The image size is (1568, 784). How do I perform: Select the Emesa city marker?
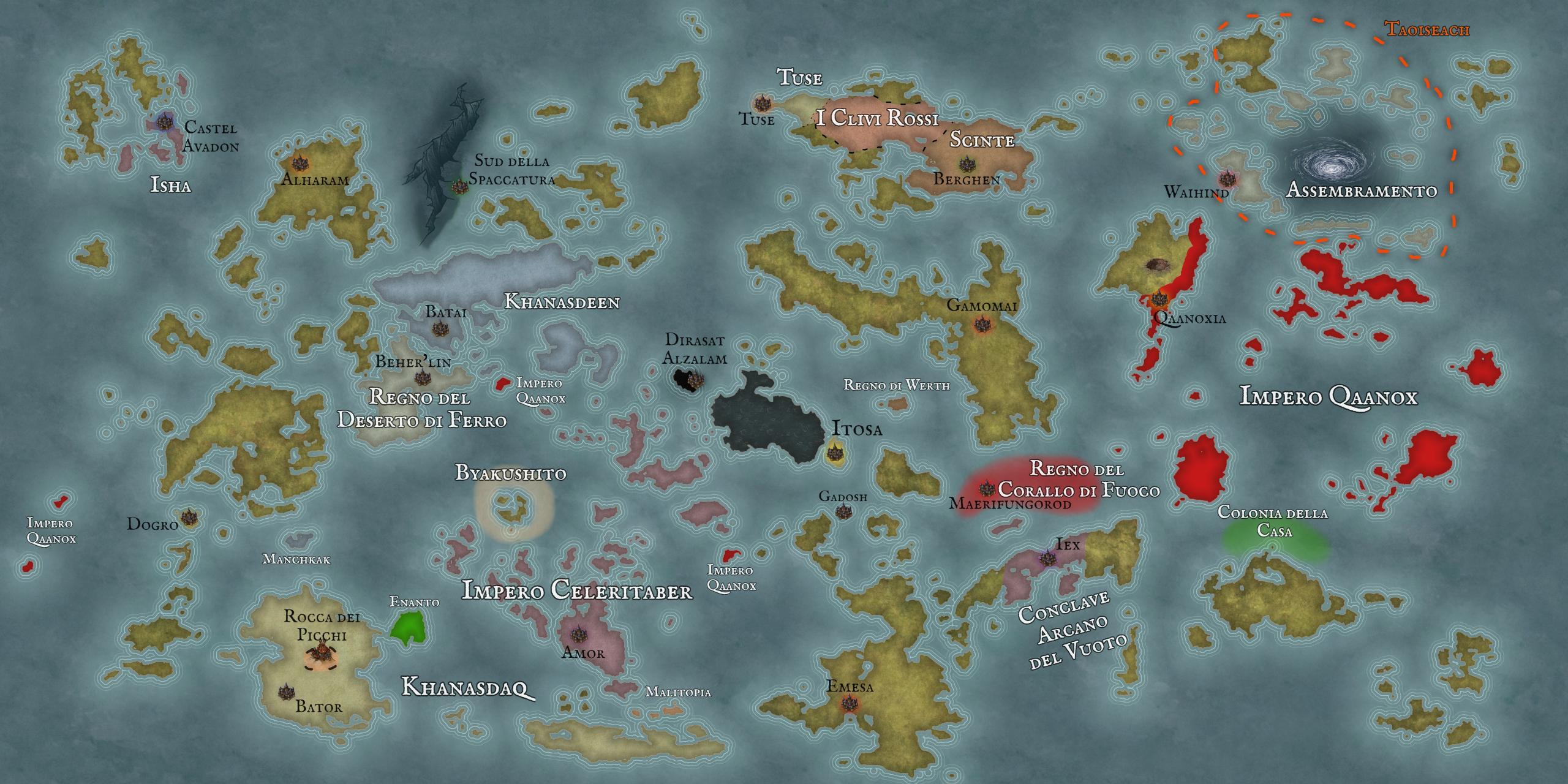[x=848, y=704]
